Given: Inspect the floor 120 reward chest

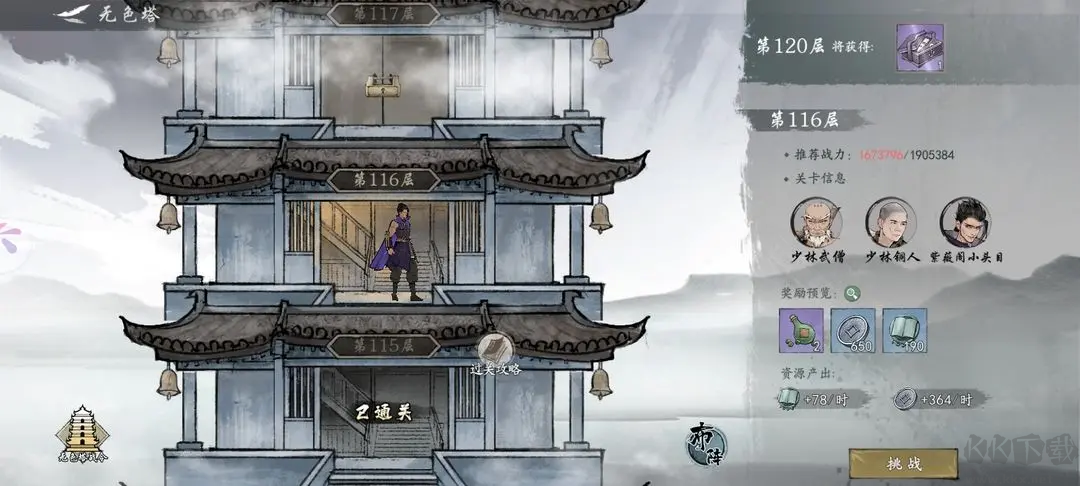Looking at the screenshot, I should coord(920,47).
